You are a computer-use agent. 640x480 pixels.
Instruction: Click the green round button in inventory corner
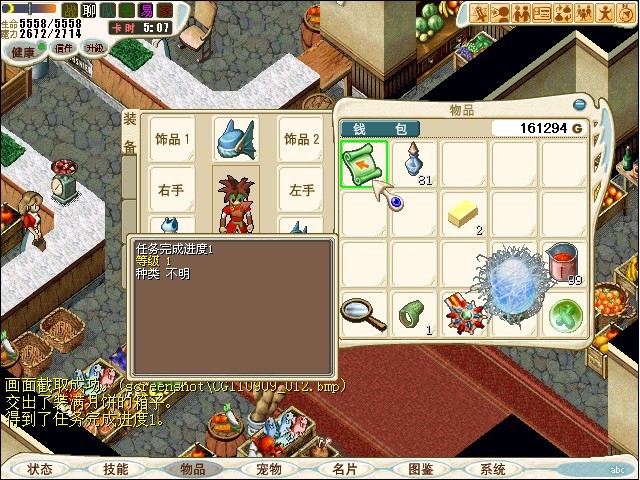click(562, 314)
